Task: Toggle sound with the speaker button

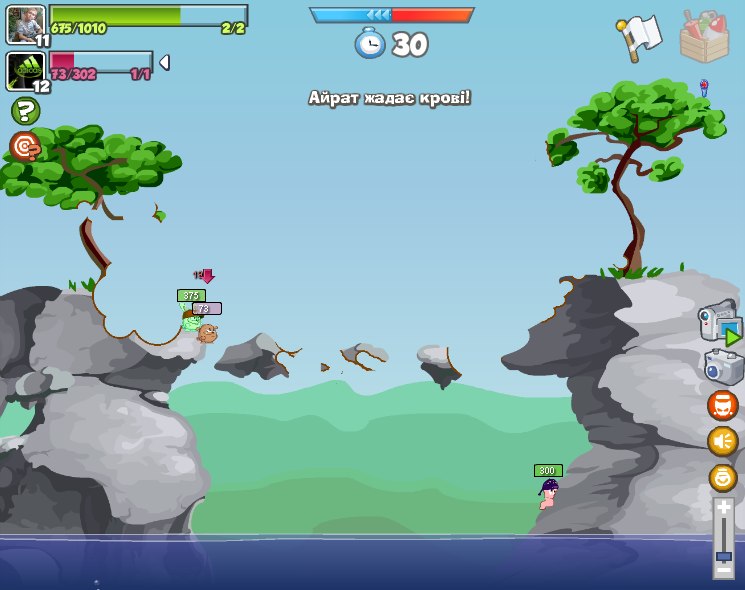Action: [722, 441]
